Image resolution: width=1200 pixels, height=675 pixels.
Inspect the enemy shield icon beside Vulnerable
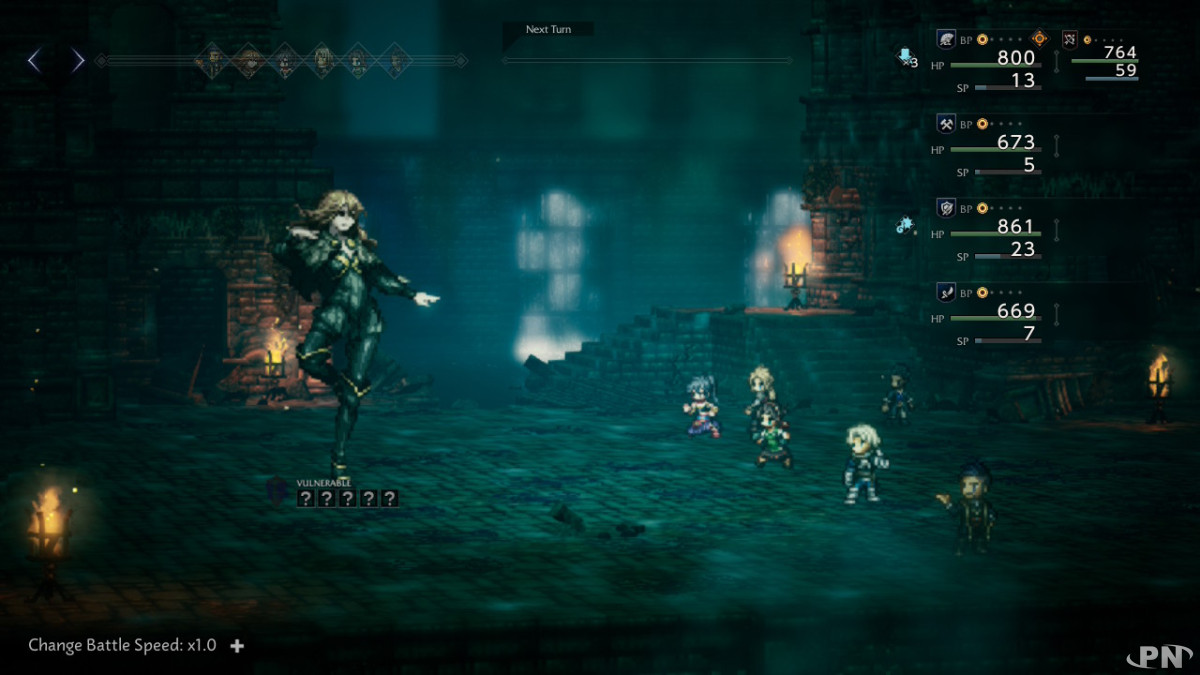(279, 491)
